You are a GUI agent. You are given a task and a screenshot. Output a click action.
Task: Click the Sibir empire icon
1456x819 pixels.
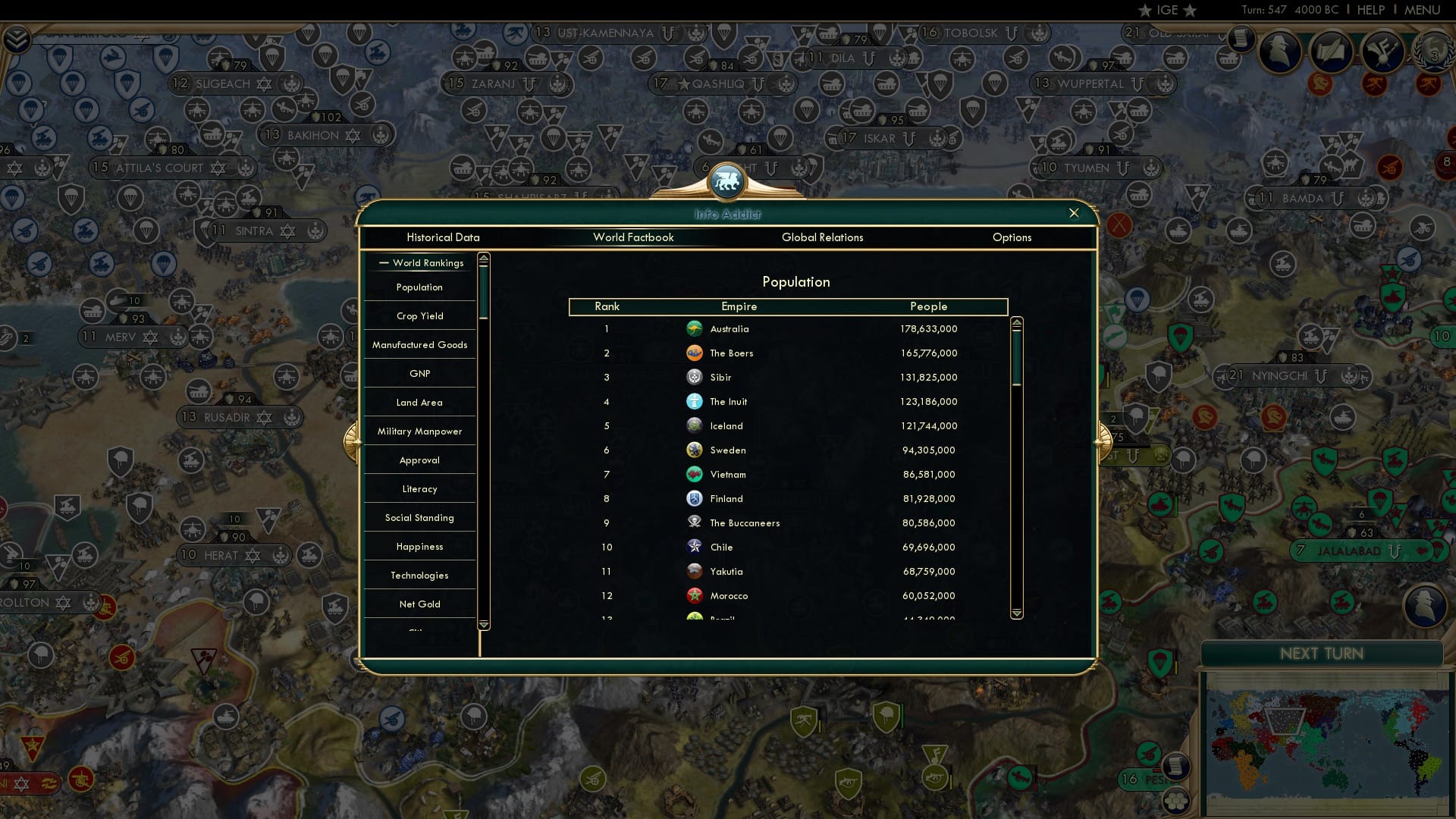click(694, 377)
